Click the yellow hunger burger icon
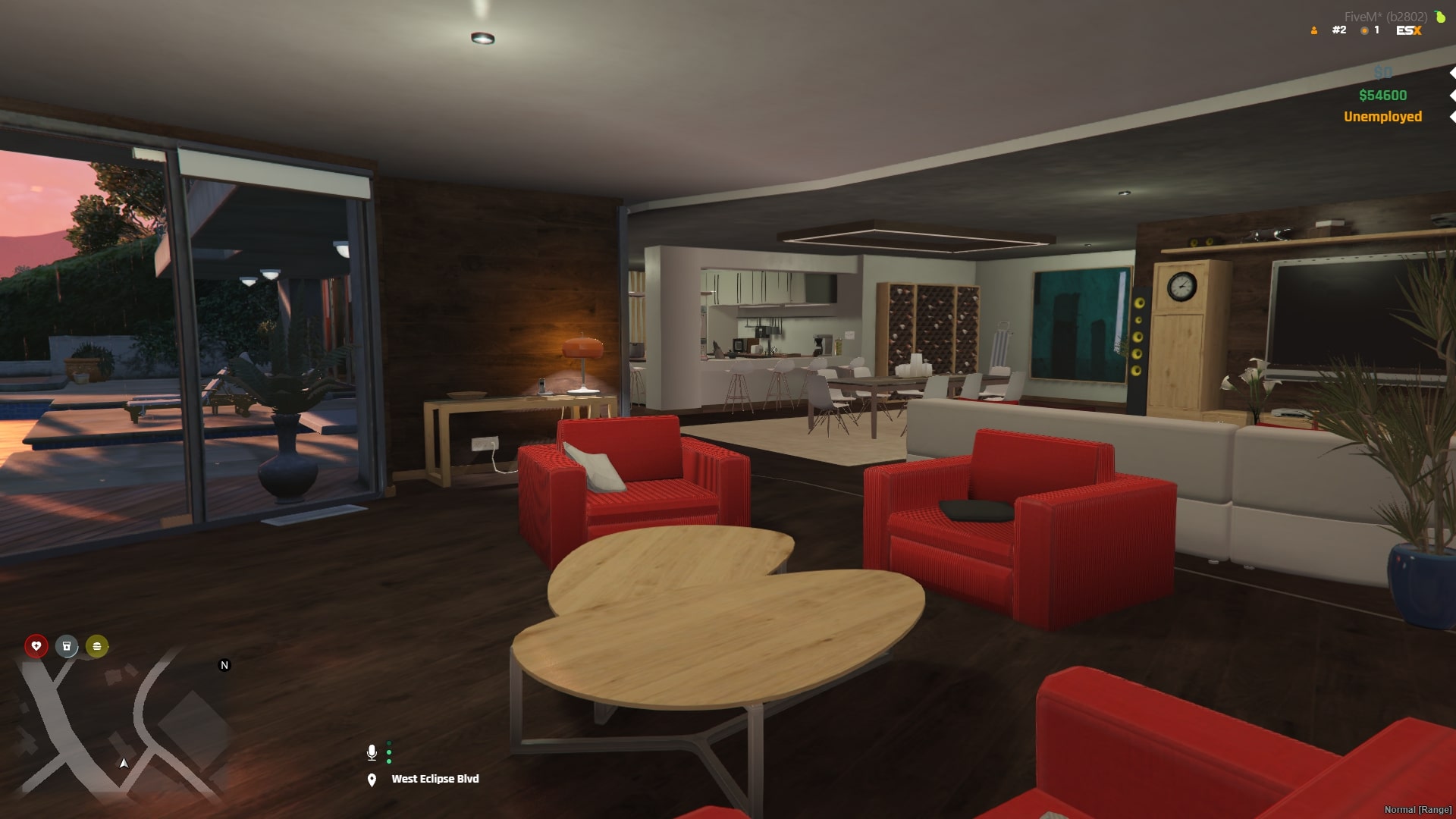Image resolution: width=1456 pixels, height=819 pixels. pyautogui.click(x=96, y=647)
